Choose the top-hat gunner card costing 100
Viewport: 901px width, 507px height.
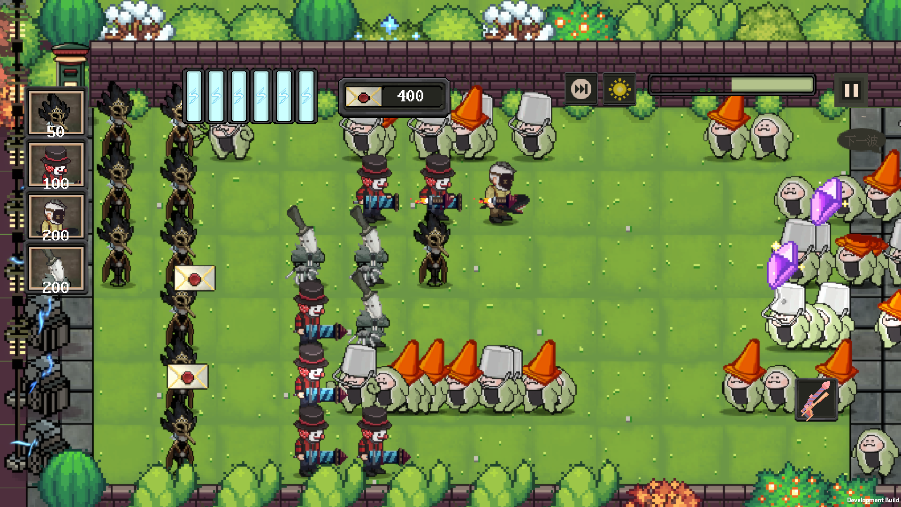pyautogui.click(x=56, y=165)
